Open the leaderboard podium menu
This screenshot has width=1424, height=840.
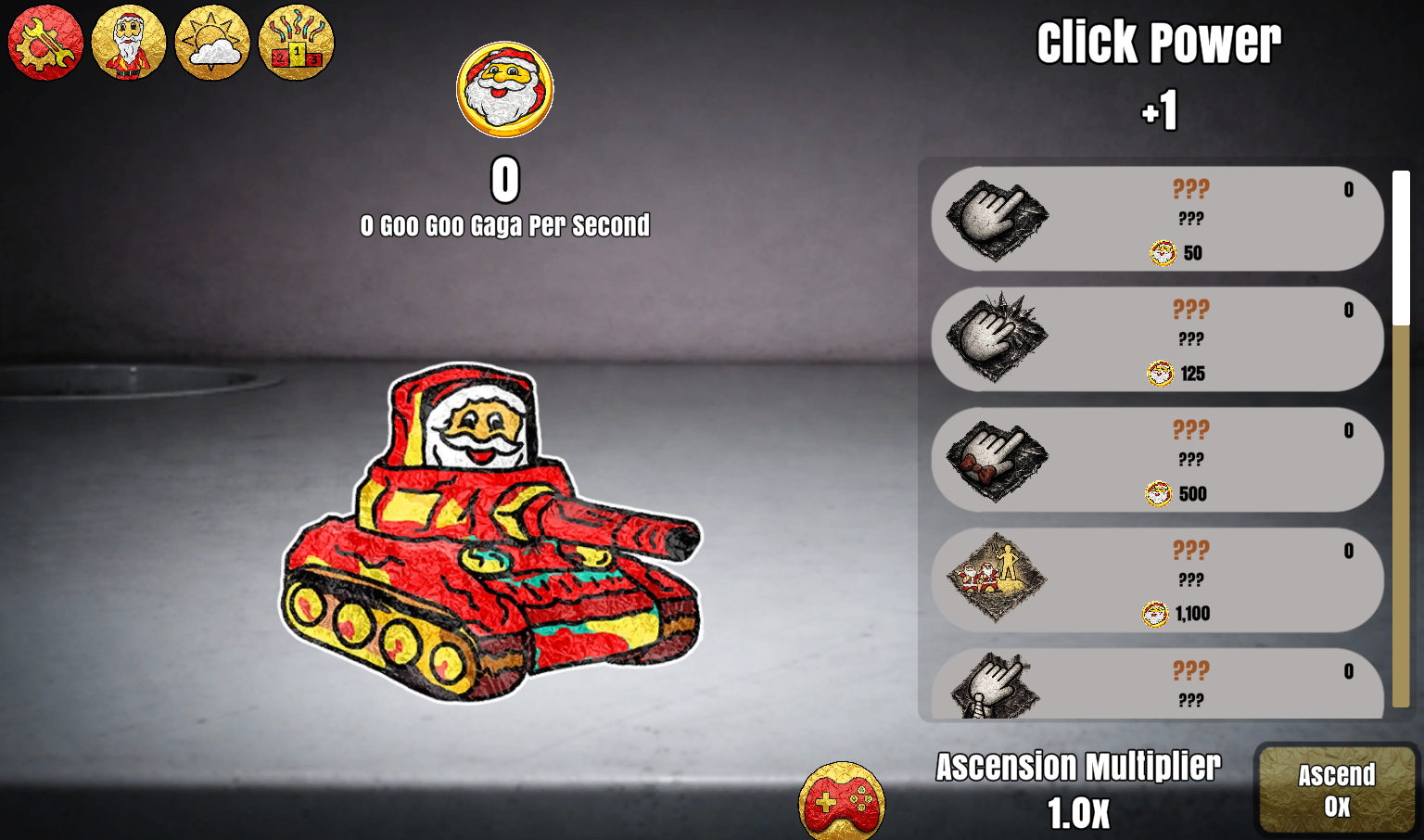tap(296, 42)
